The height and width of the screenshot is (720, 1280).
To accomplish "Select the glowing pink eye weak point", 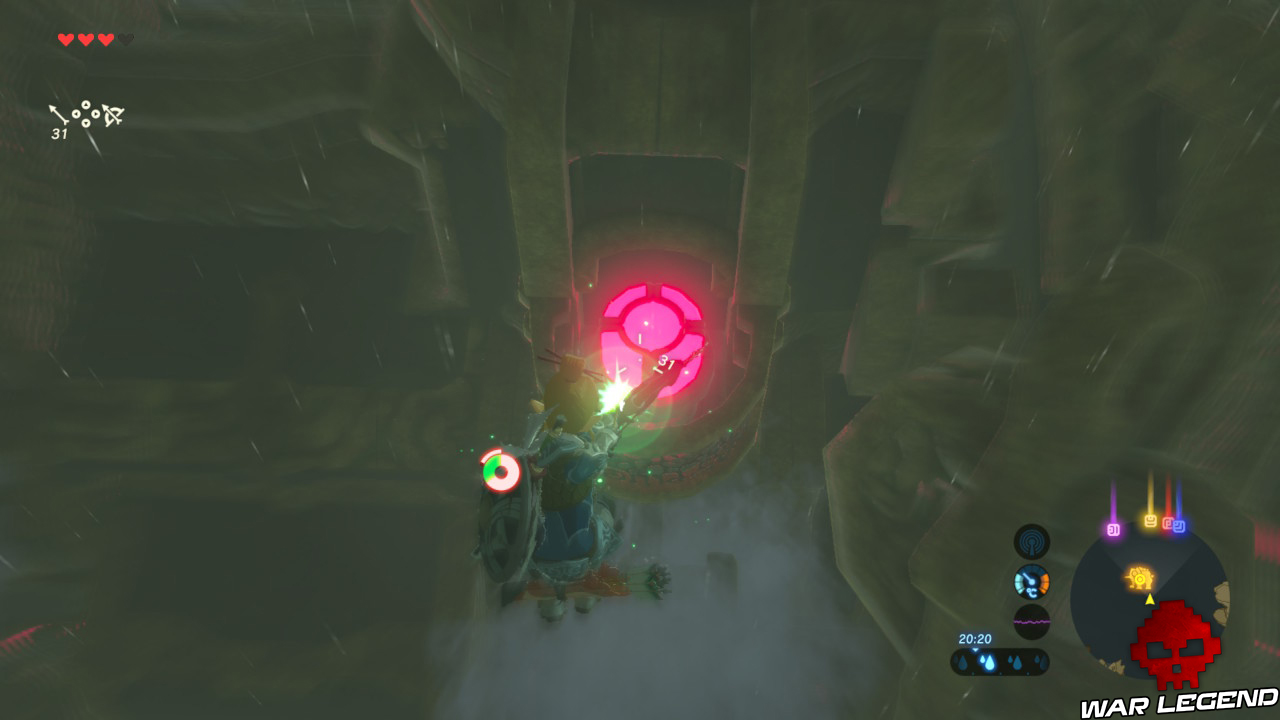I will 650,325.
